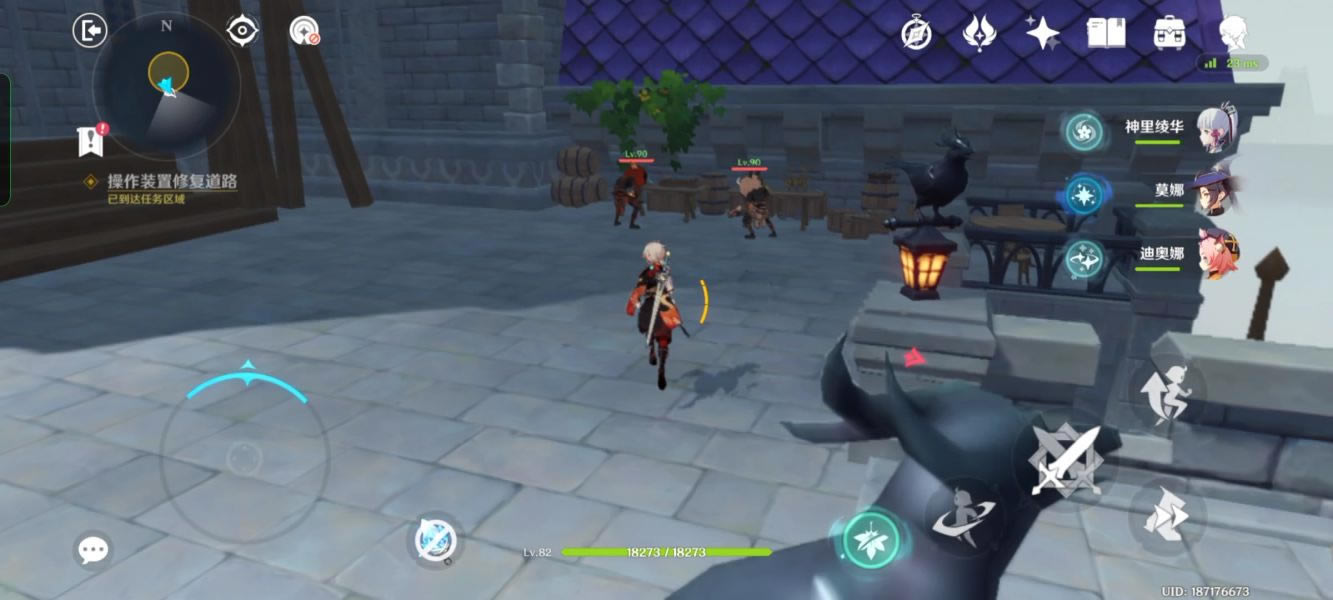
Task: Tap the eye view icon
Action: click(242, 31)
